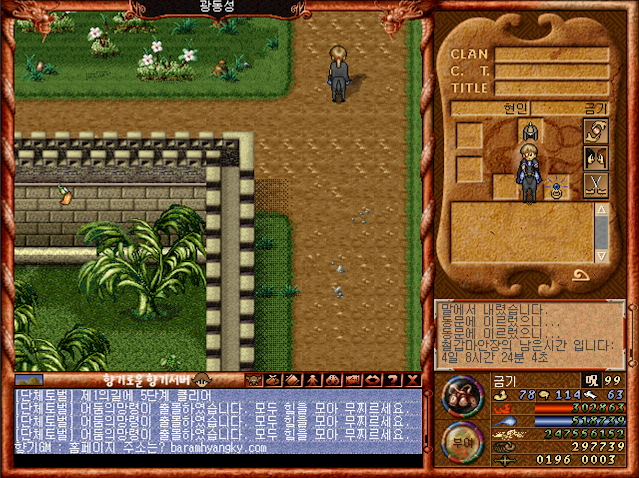Viewport: 639px width, 478px height.
Task: Click the flexed arm icon button
Action: pyautogui.click(x=596, y=132)
